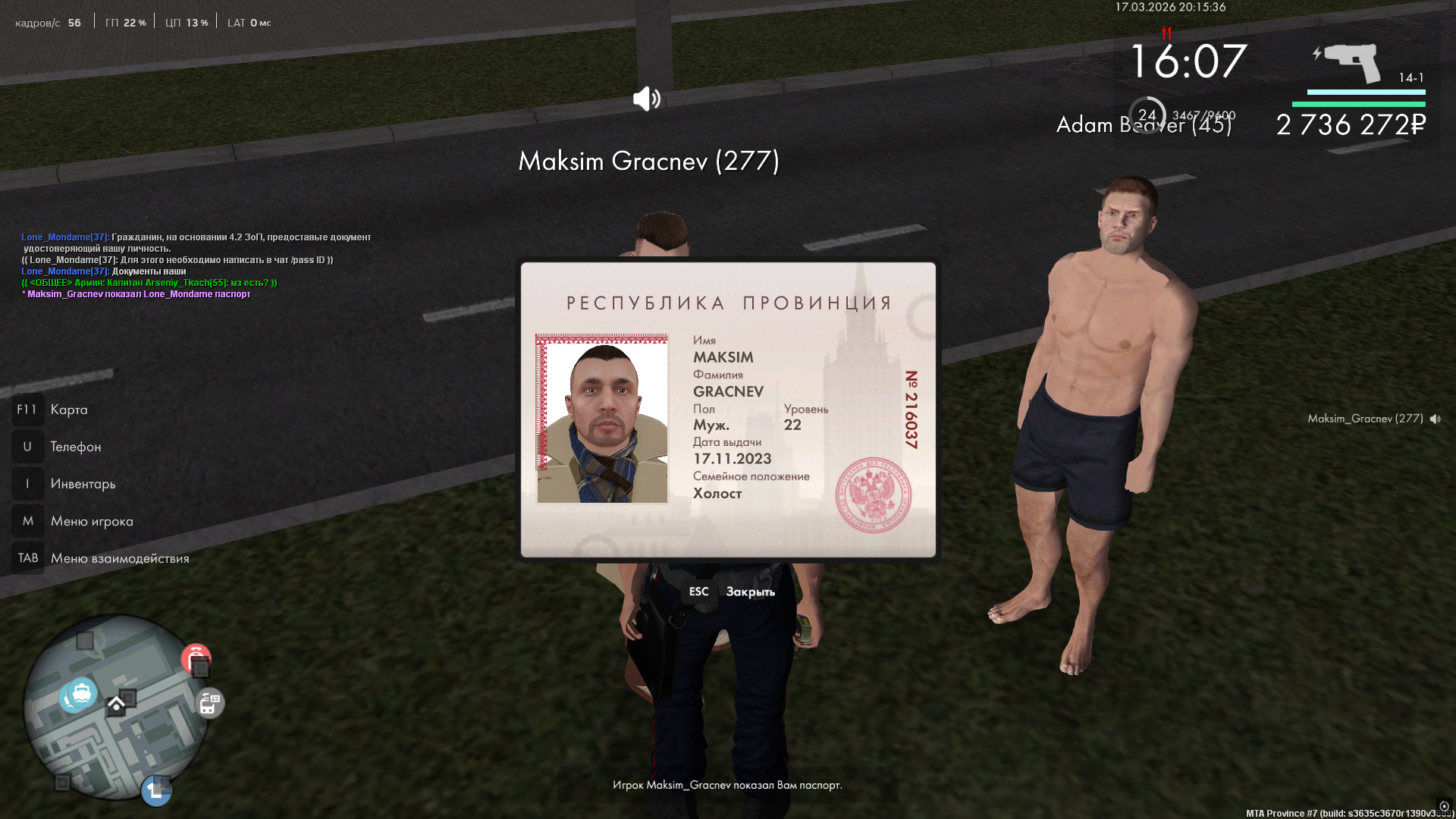Click the white speaker icon above the nametag
This screenshot has height=819, width=1456.
(647, 99)
